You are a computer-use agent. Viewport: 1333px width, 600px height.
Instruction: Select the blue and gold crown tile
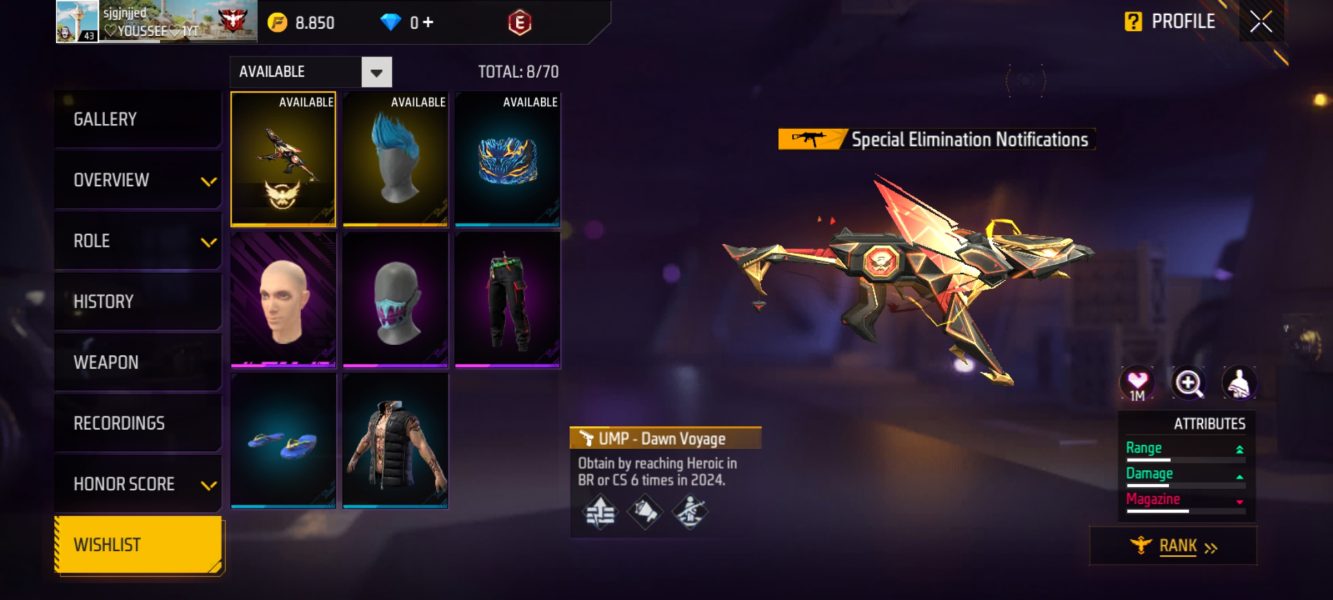click(508, 159)
